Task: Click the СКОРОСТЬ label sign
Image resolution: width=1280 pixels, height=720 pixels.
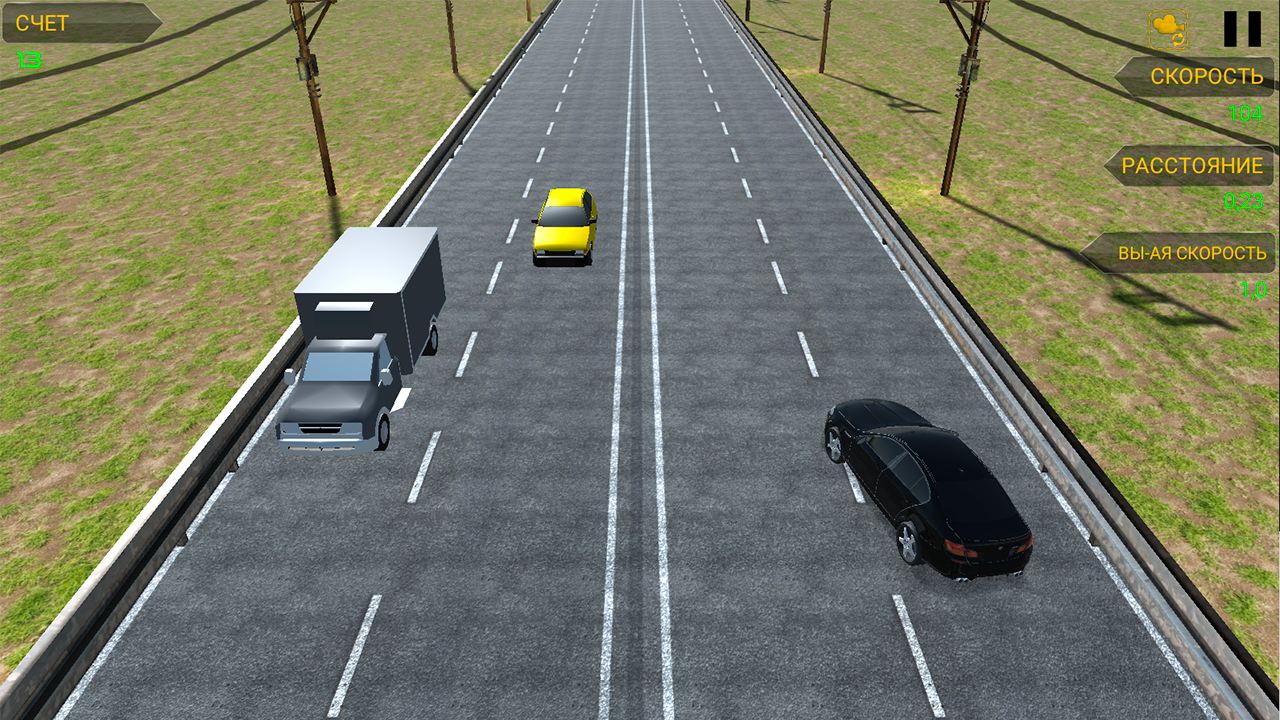Action: pyautogui.click(x=1206, y=76)
